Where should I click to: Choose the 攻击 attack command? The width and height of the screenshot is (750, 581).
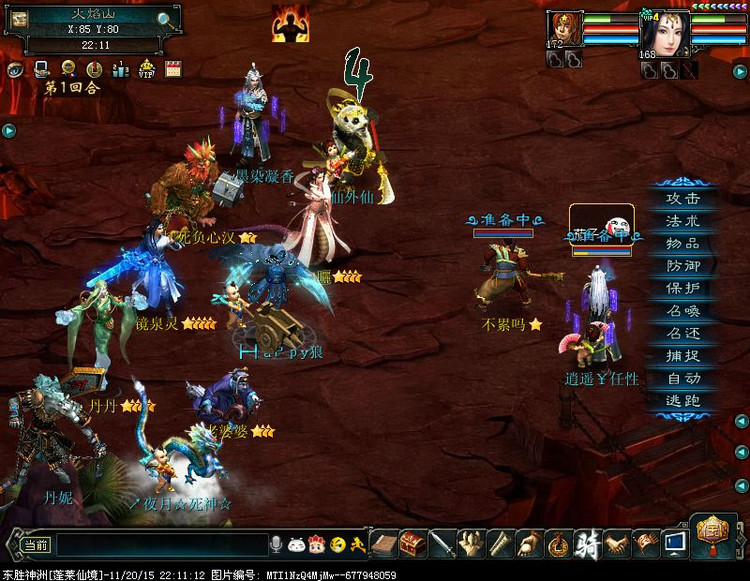tap(684, 198)
